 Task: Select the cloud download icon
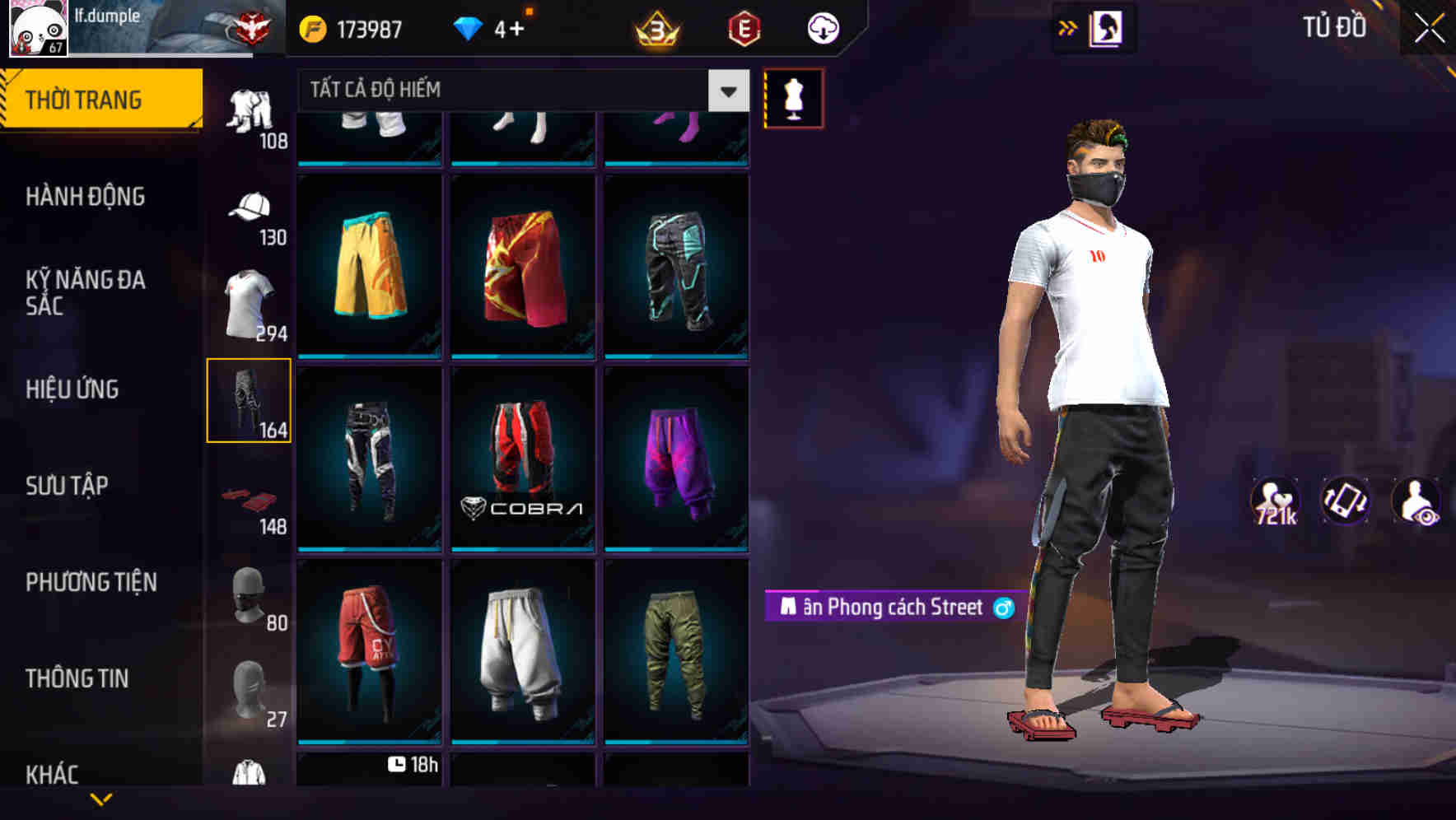pos(820,27)
